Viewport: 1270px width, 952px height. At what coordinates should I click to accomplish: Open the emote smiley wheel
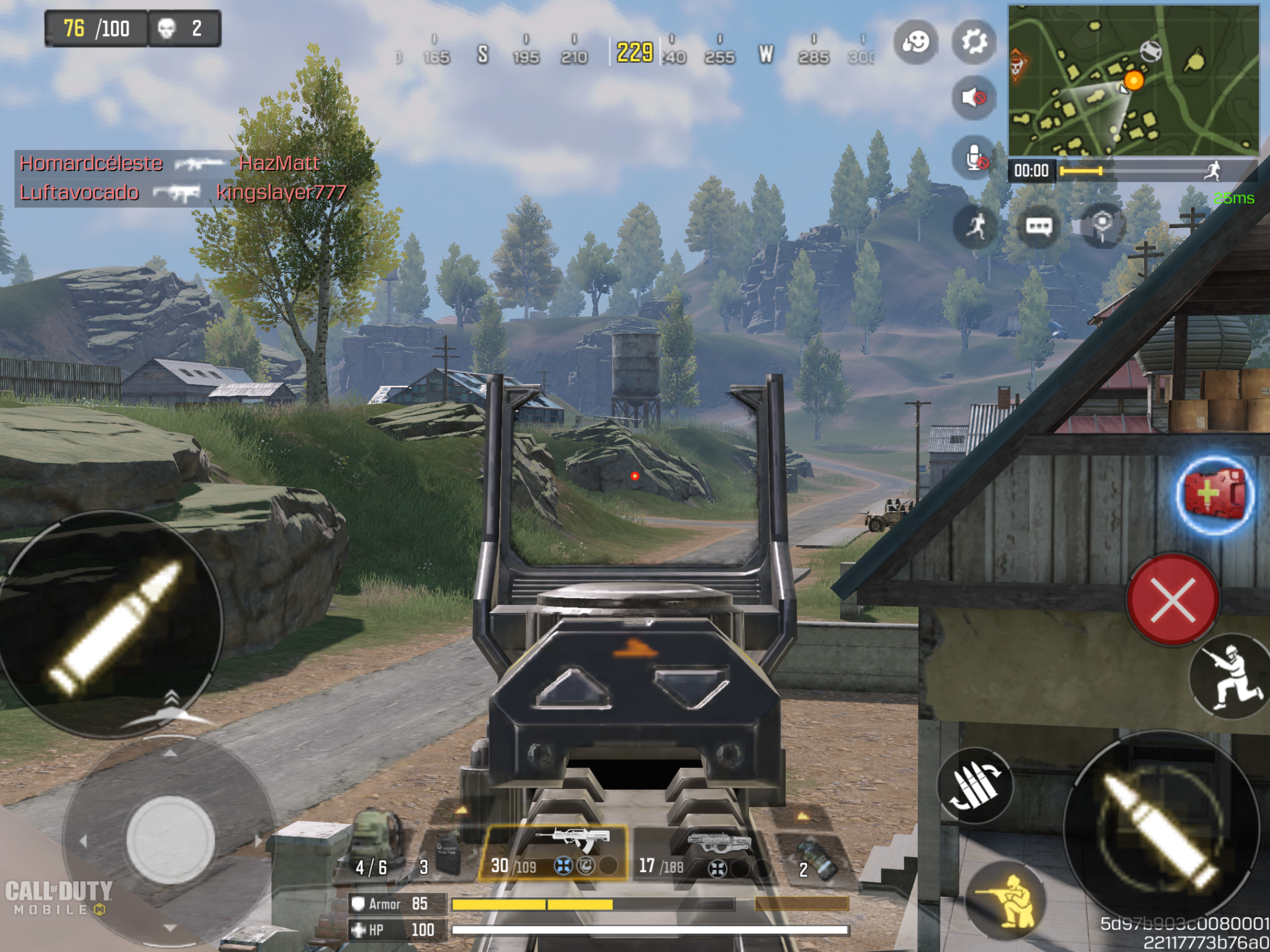pyautogui.click(x=915, y=42)
